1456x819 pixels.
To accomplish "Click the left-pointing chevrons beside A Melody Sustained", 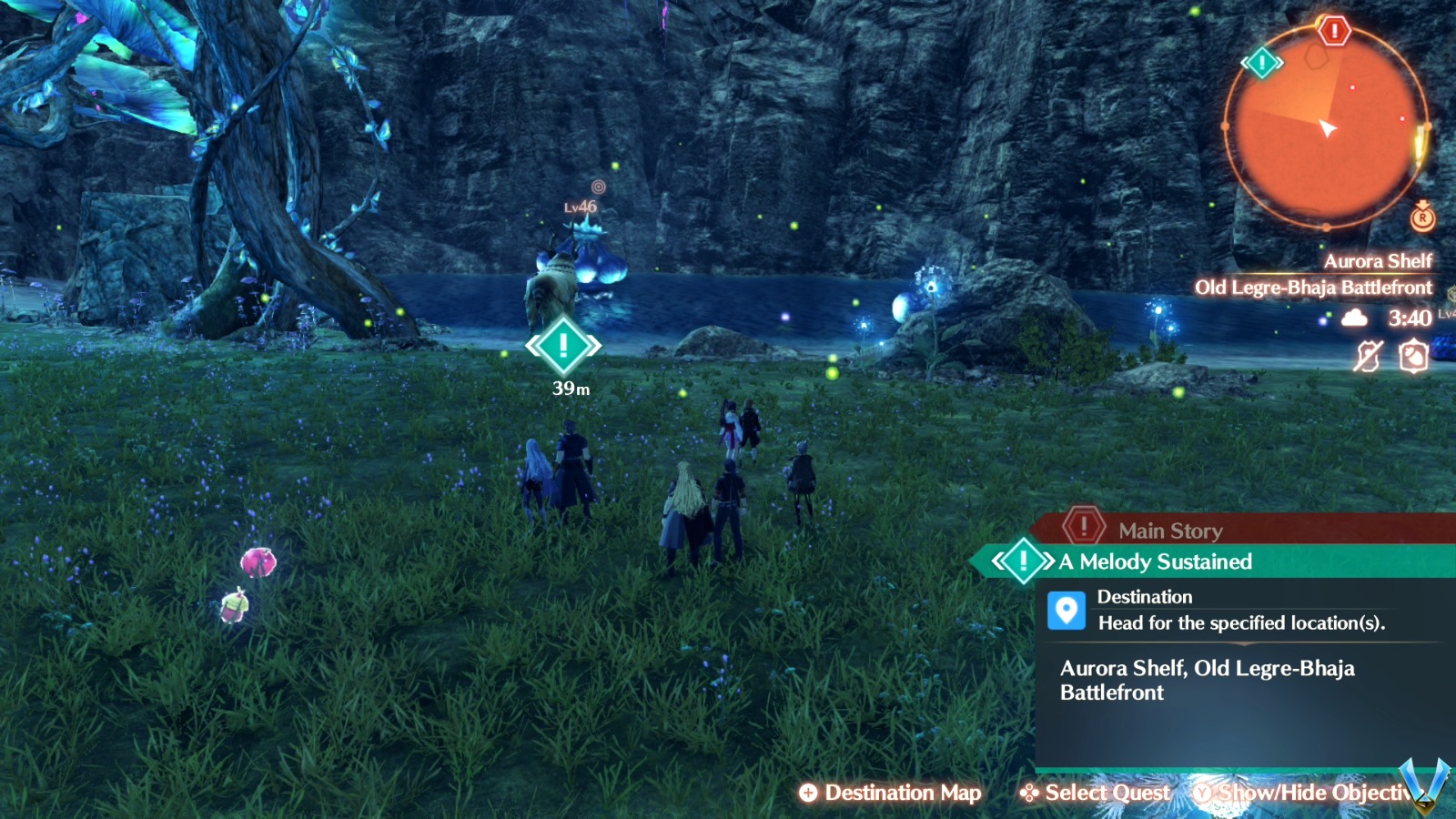I will (998, 561).
